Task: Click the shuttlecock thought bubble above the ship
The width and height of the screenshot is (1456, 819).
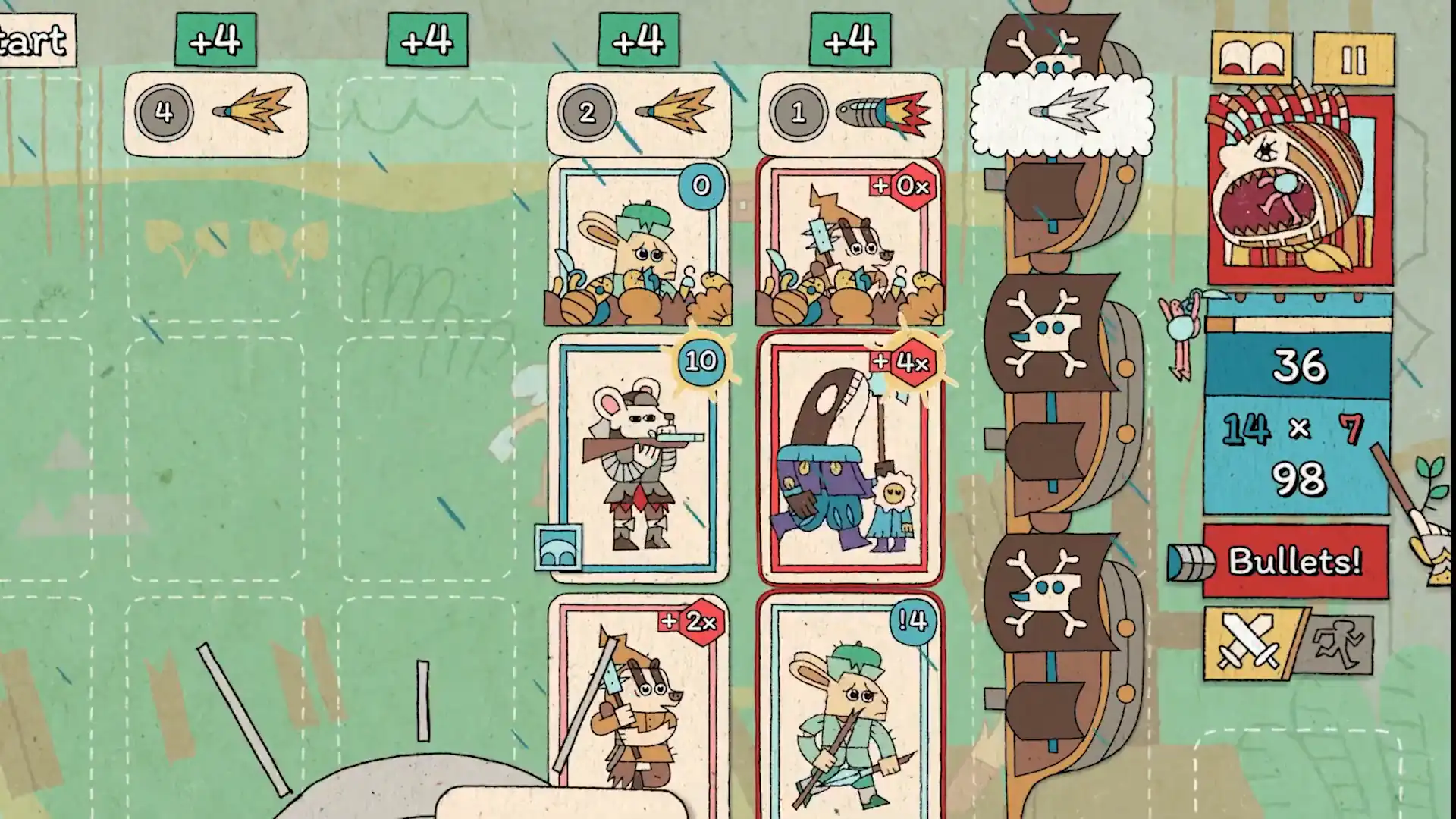Action: click(x=1062, y=114)
